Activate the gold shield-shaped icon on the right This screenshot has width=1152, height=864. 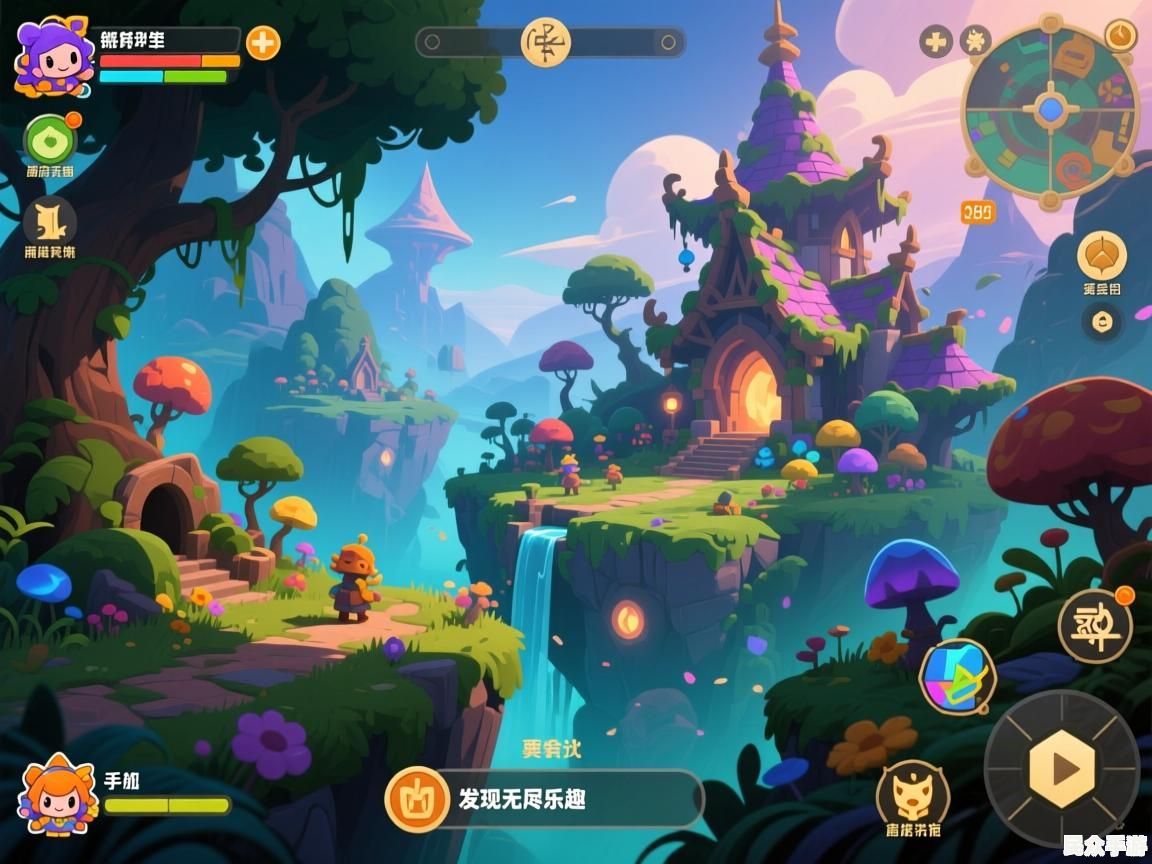pos(1102,256)
